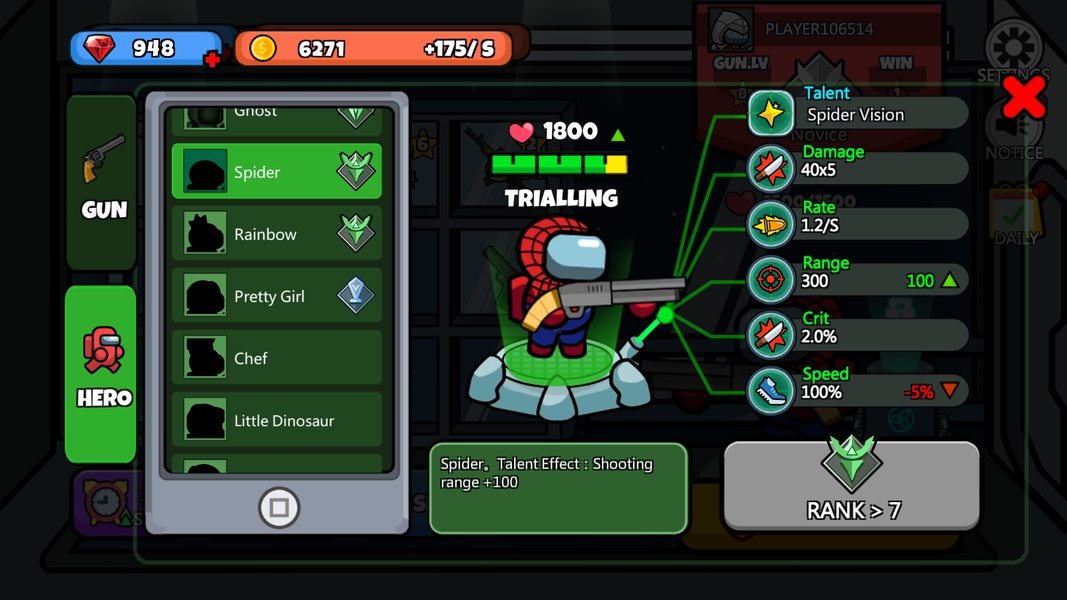Click the Damage stat icon
Screen dimensions: 1067x600
[x=771, y=169]
